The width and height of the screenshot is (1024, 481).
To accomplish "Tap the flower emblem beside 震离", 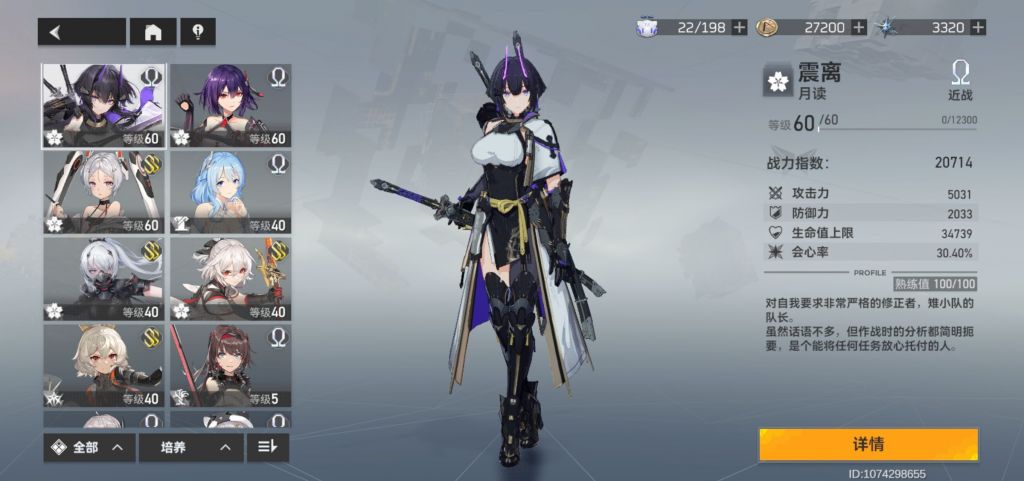I will click(777, 82).
